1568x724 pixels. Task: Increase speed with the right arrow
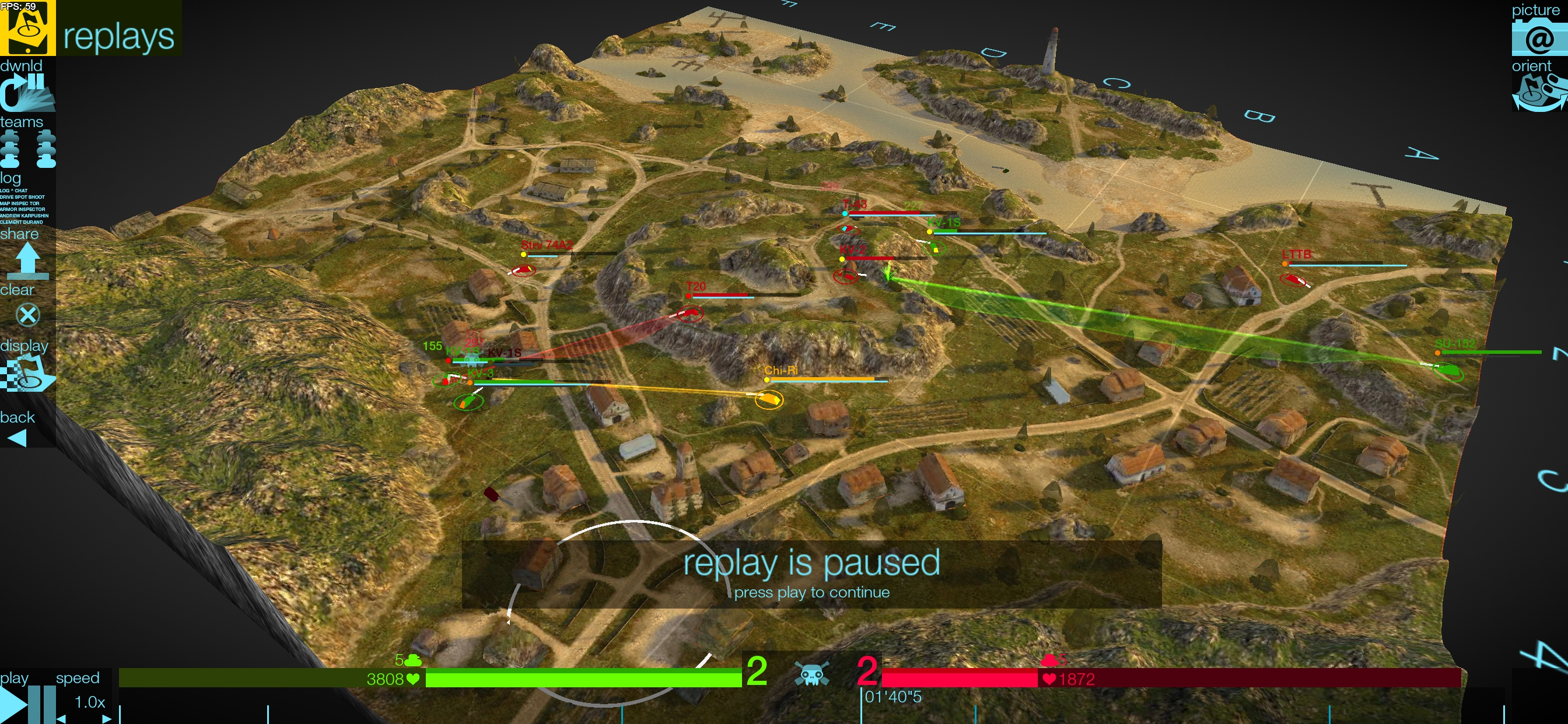pos(107,719)
